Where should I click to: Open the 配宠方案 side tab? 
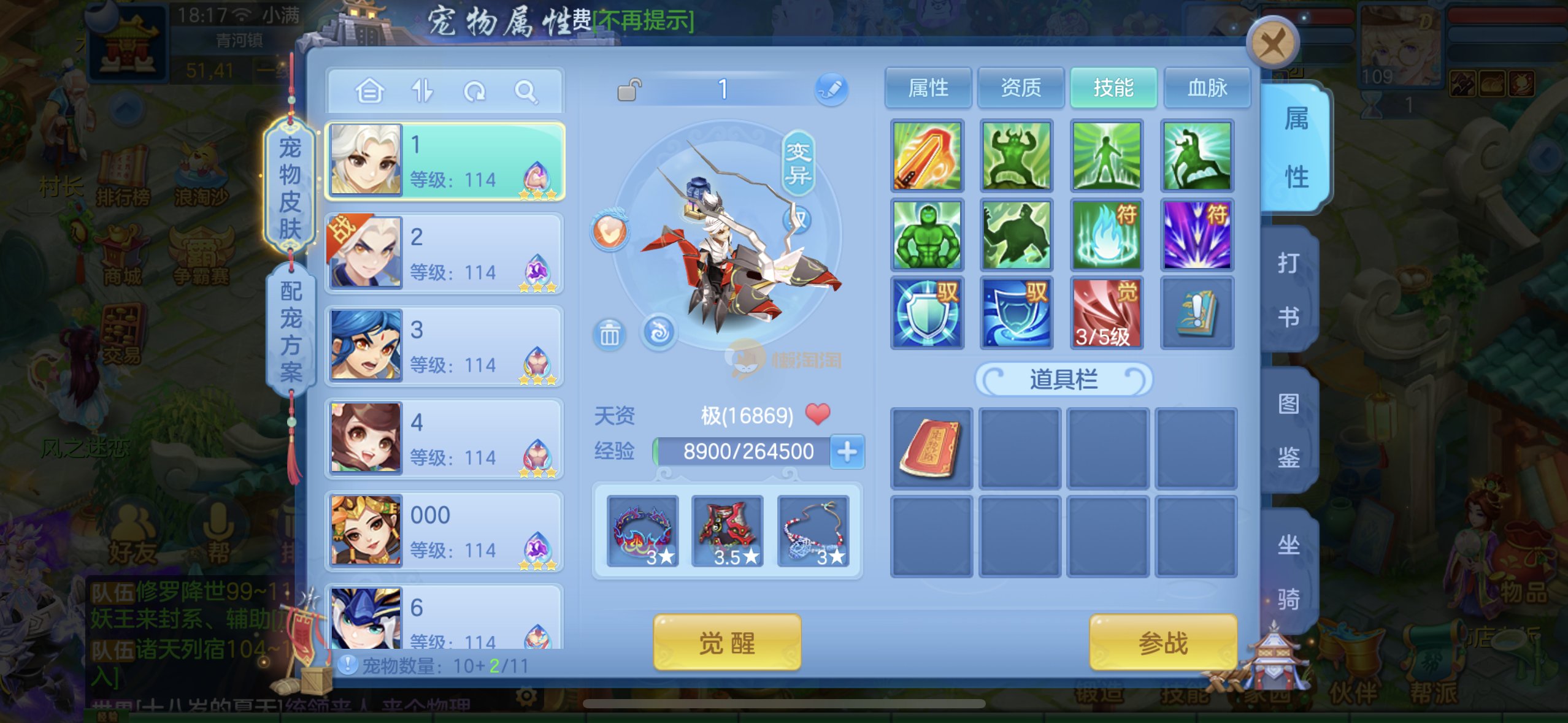291,331
